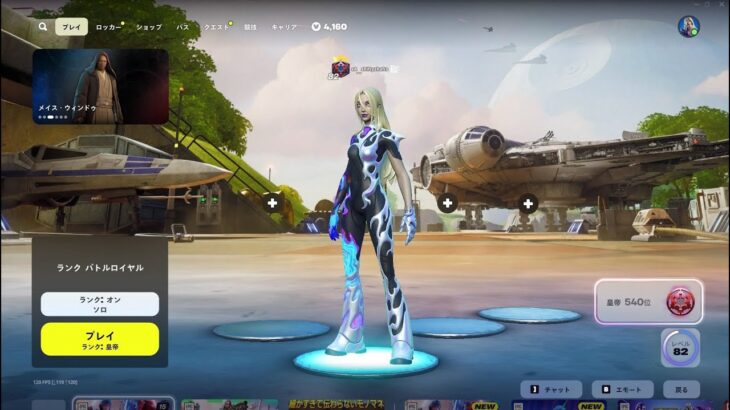The width and height of the screenshot is (730, 410).
Task: Open the V-Bucks balance 4,160
Action: tap(330, 27)
